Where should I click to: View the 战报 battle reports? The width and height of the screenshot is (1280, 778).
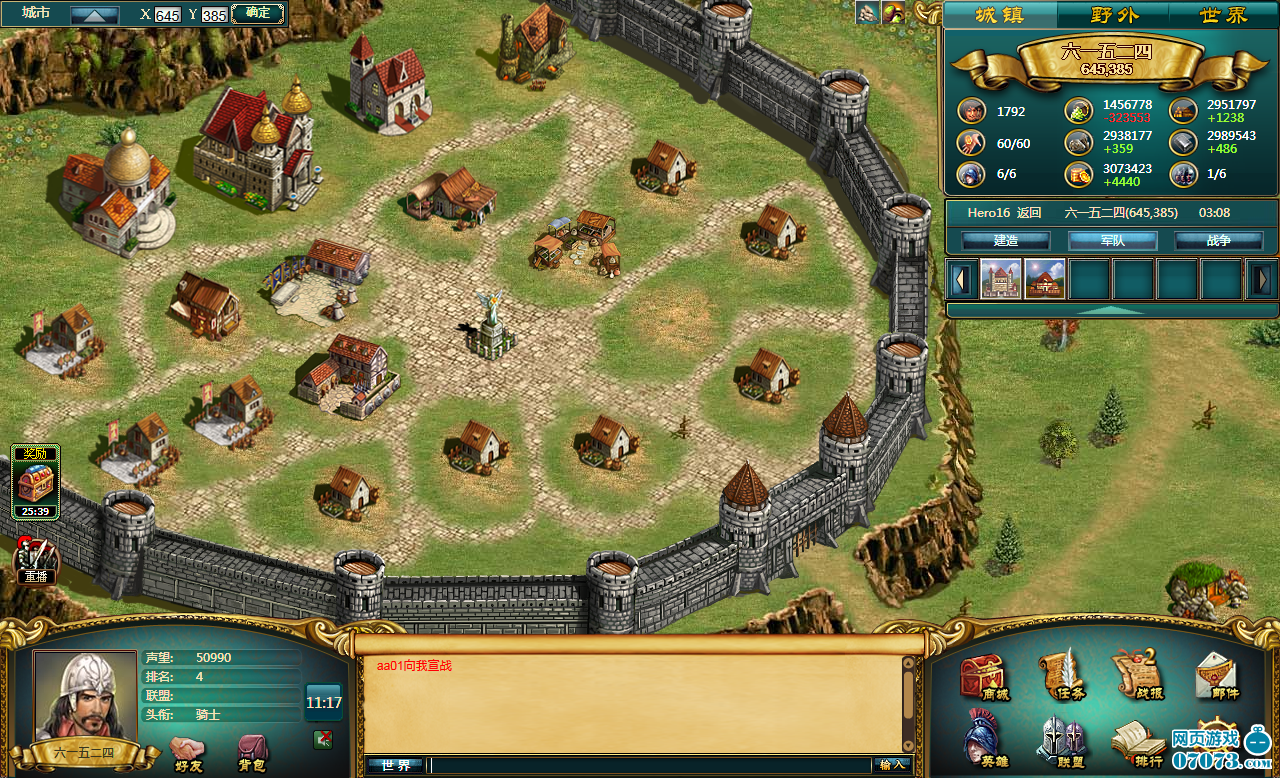[1136, 675]
